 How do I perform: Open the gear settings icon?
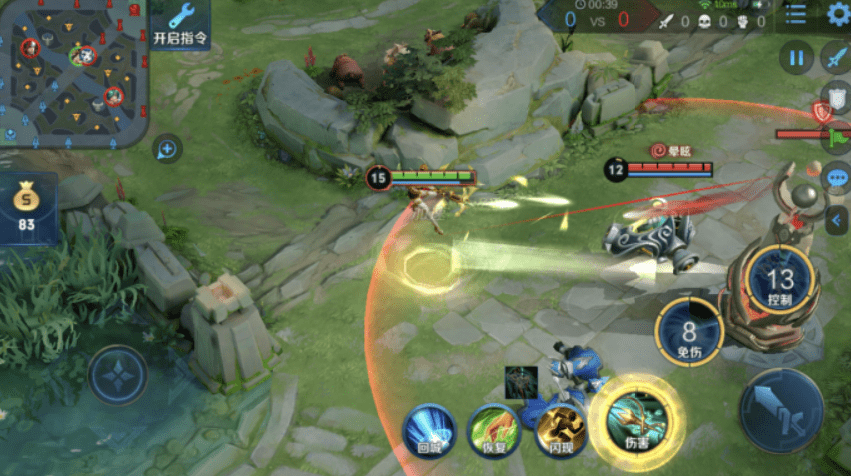point(838,14)
